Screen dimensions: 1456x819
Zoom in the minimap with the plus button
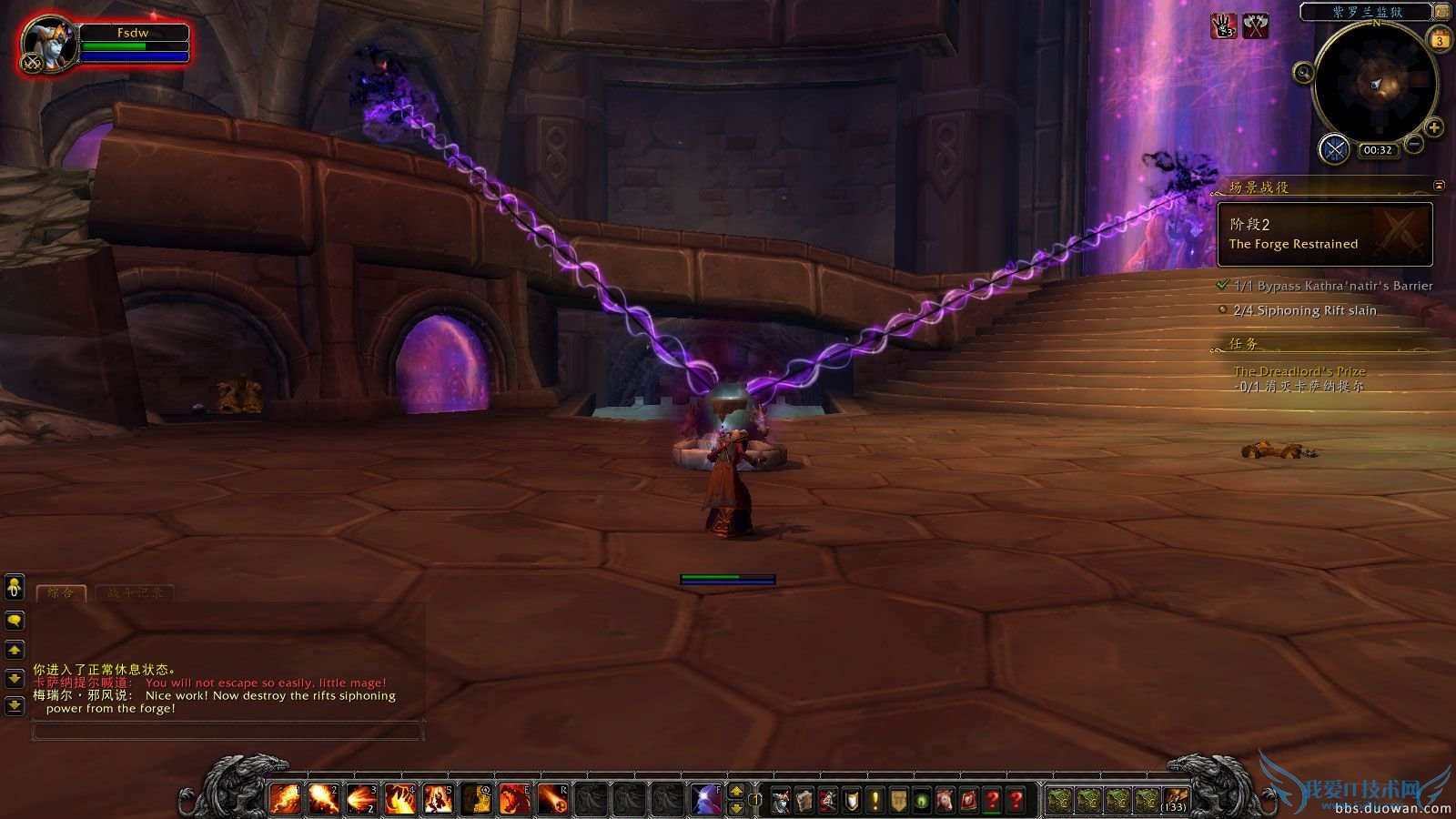(1435, 130)
